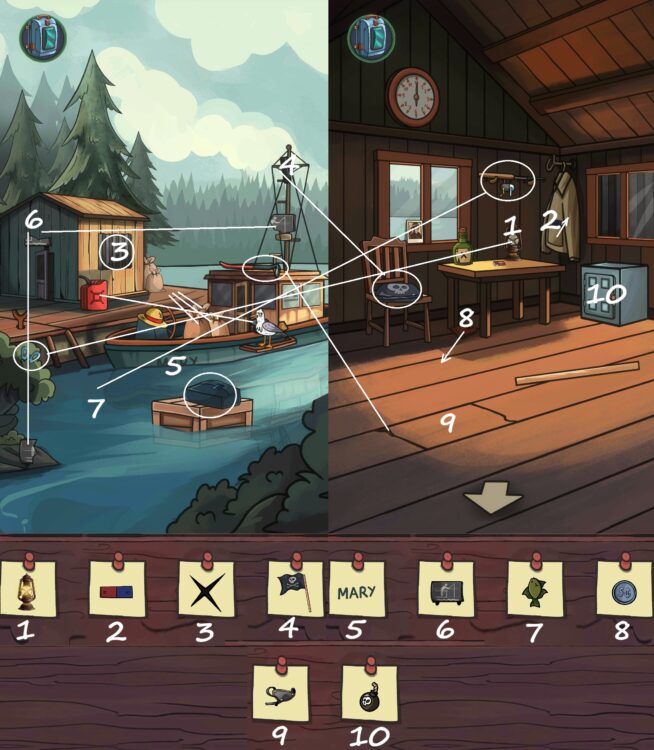Image resolution: width=654 pixels, height=750 pixels.
Task: Open the backpack icon above the dock scene
Action: pos(42,37)
